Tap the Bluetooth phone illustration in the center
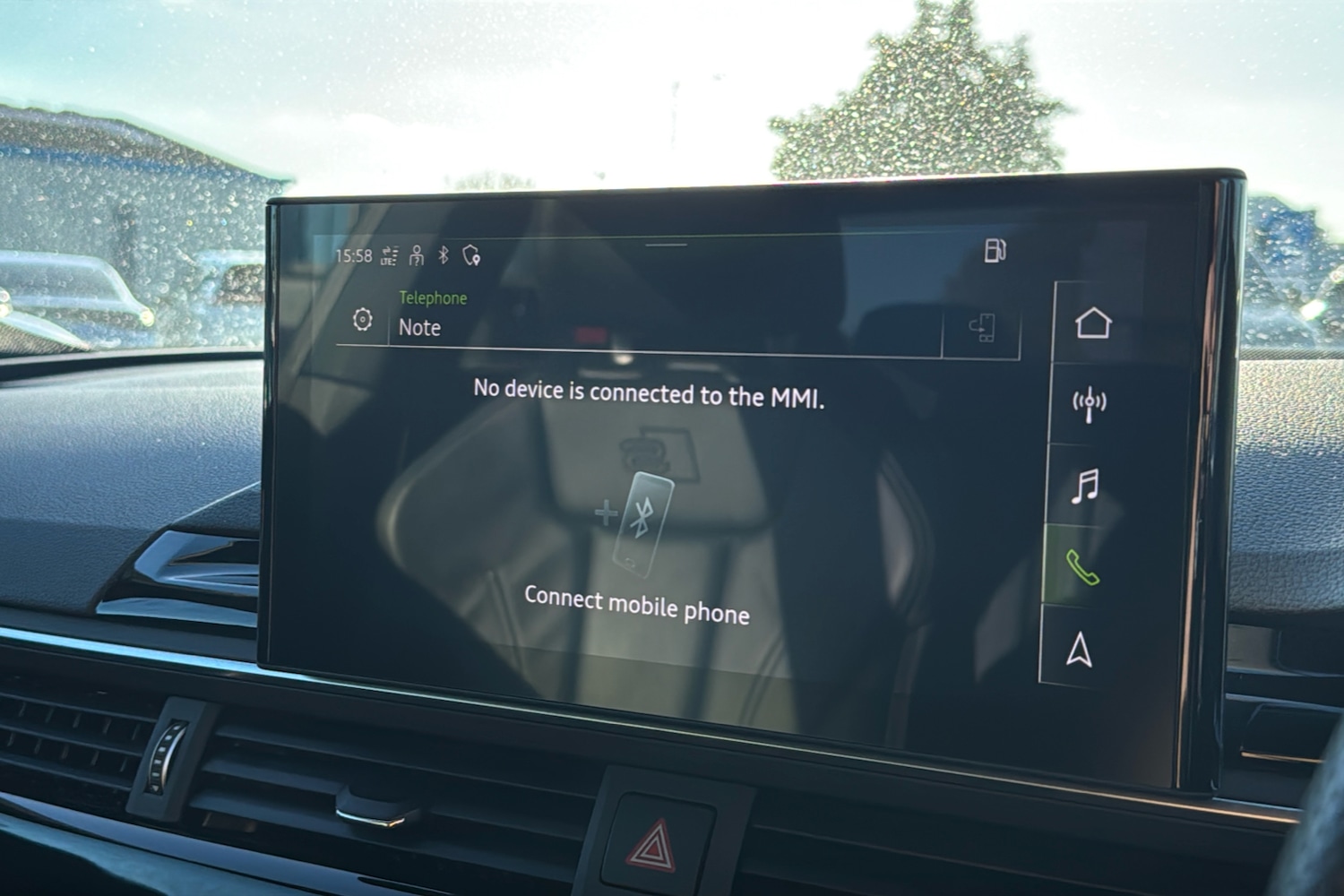 point(643,524)
